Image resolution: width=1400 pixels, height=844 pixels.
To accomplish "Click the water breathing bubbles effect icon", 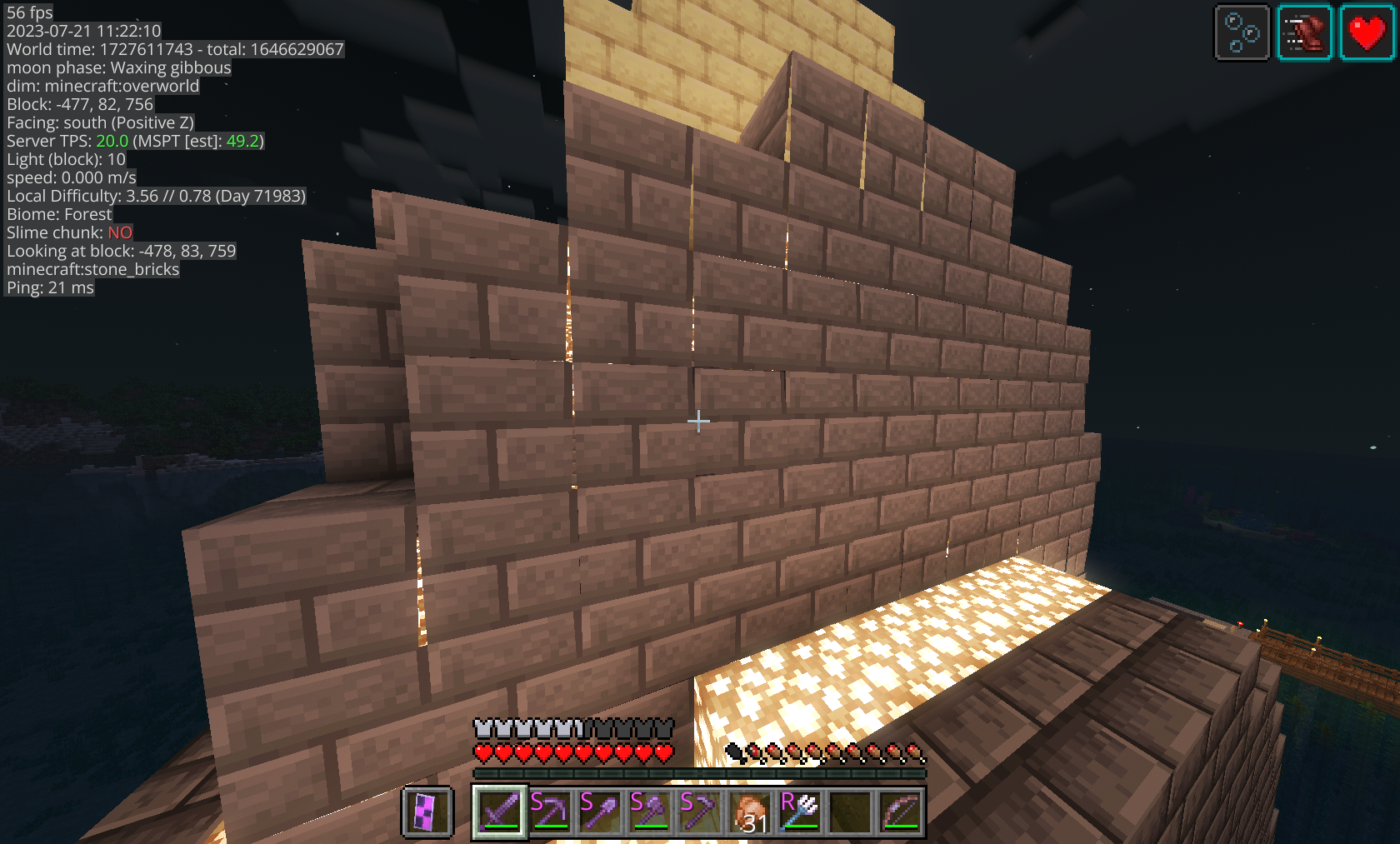I will coord(1242,33).
